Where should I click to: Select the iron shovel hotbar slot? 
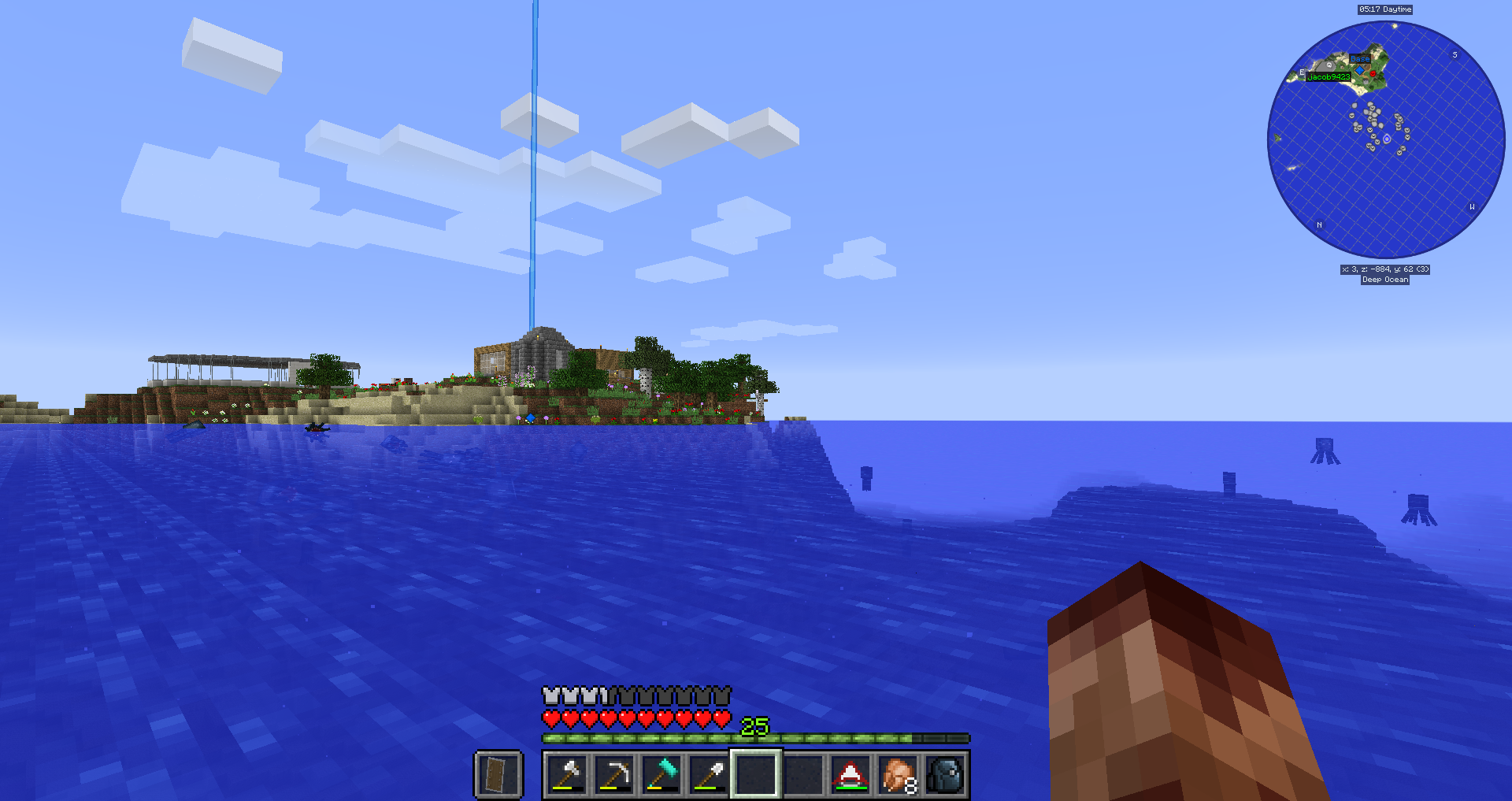[x=709, y=774]
